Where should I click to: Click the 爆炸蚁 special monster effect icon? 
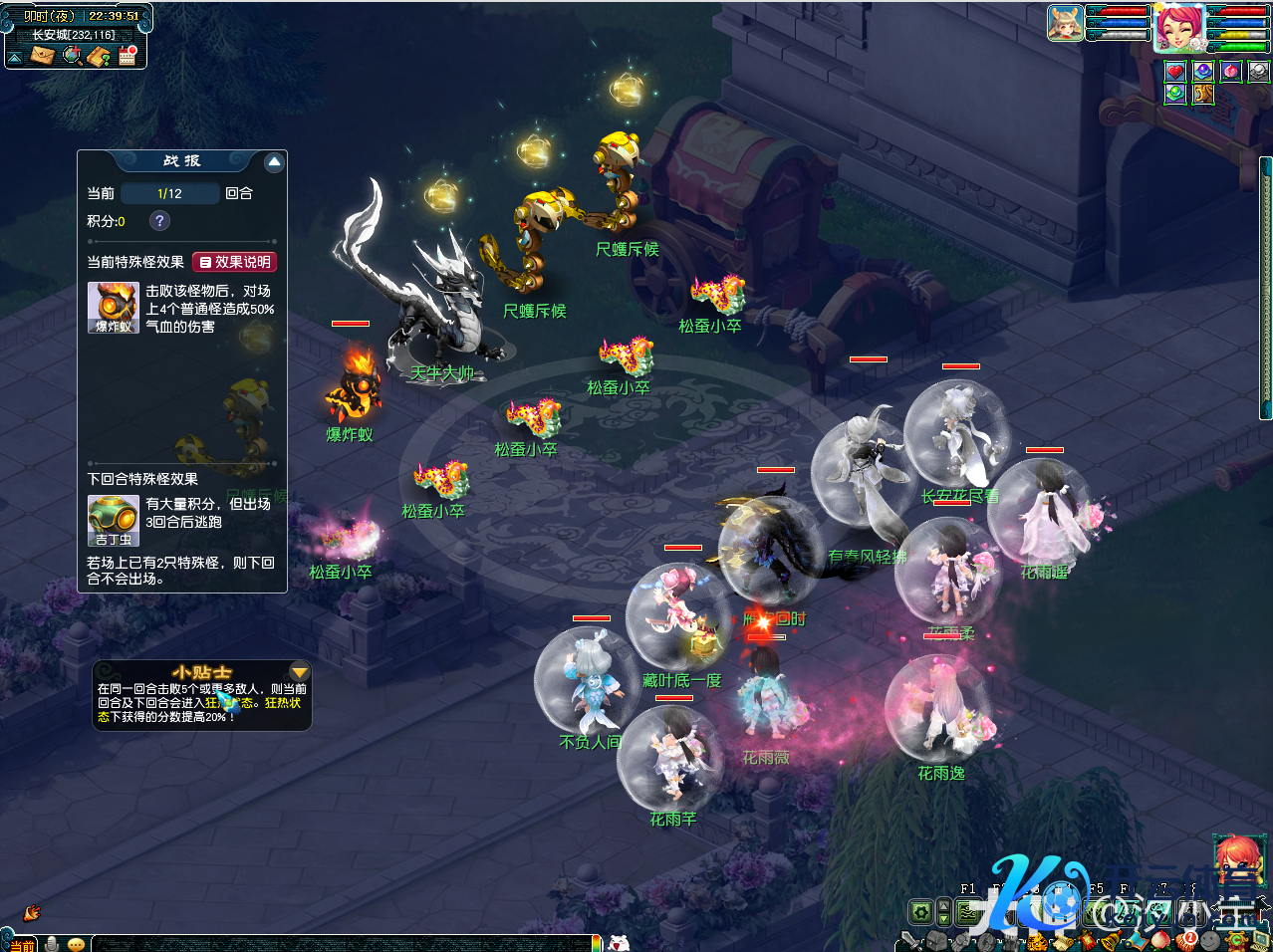pos(113,307)
